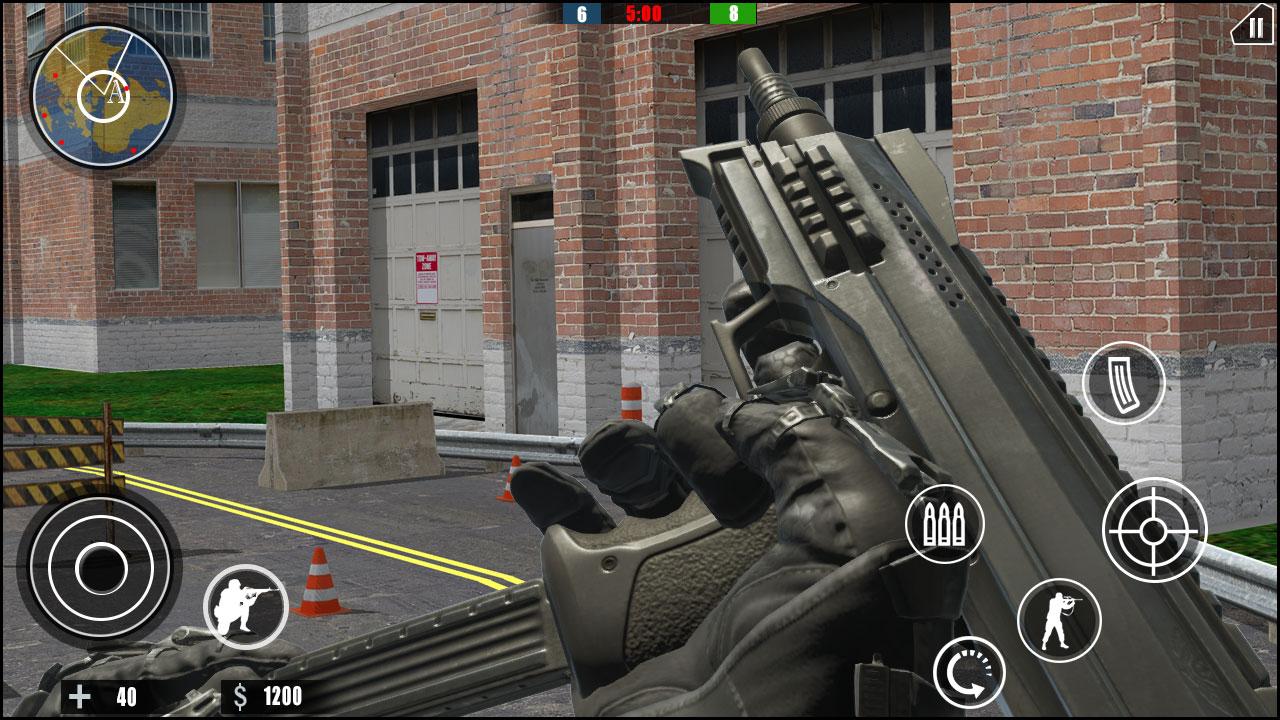The width and height of the screenshot is (1280, 720).
Task: Open the radar minimap
Action: point(103,95)
